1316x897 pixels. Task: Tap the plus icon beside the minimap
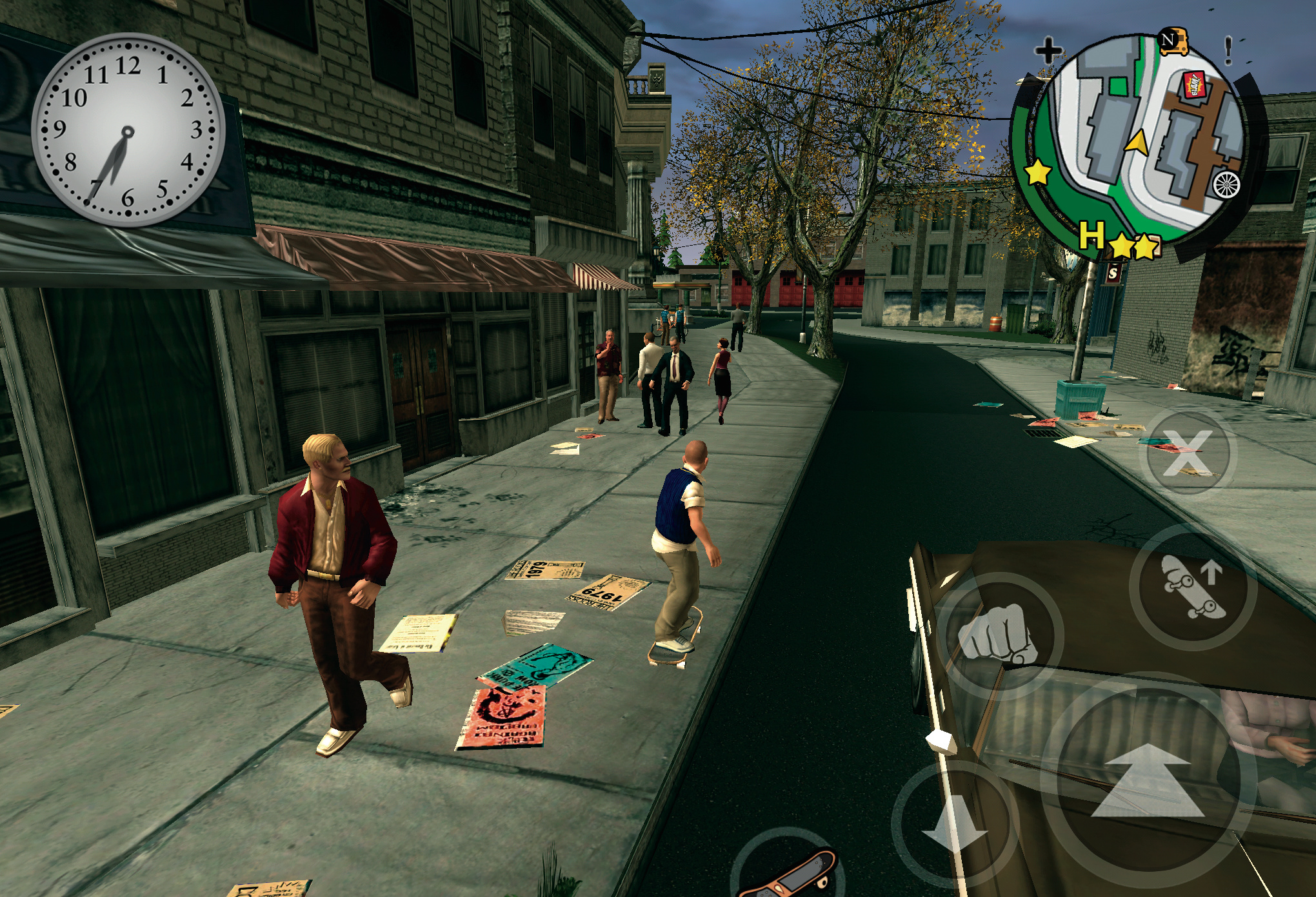tap(1049, 50)
